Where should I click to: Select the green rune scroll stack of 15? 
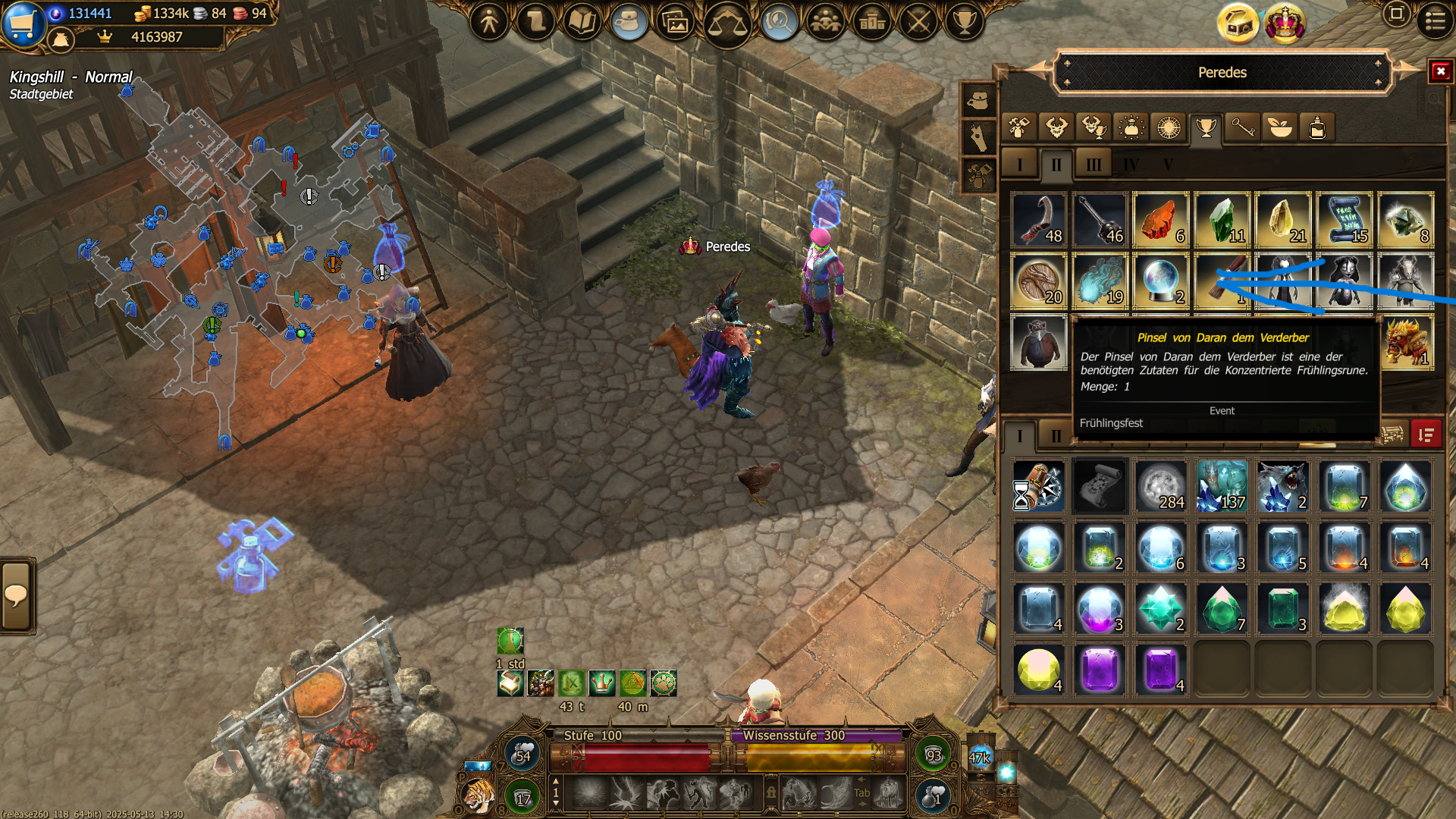point(1345,221)
